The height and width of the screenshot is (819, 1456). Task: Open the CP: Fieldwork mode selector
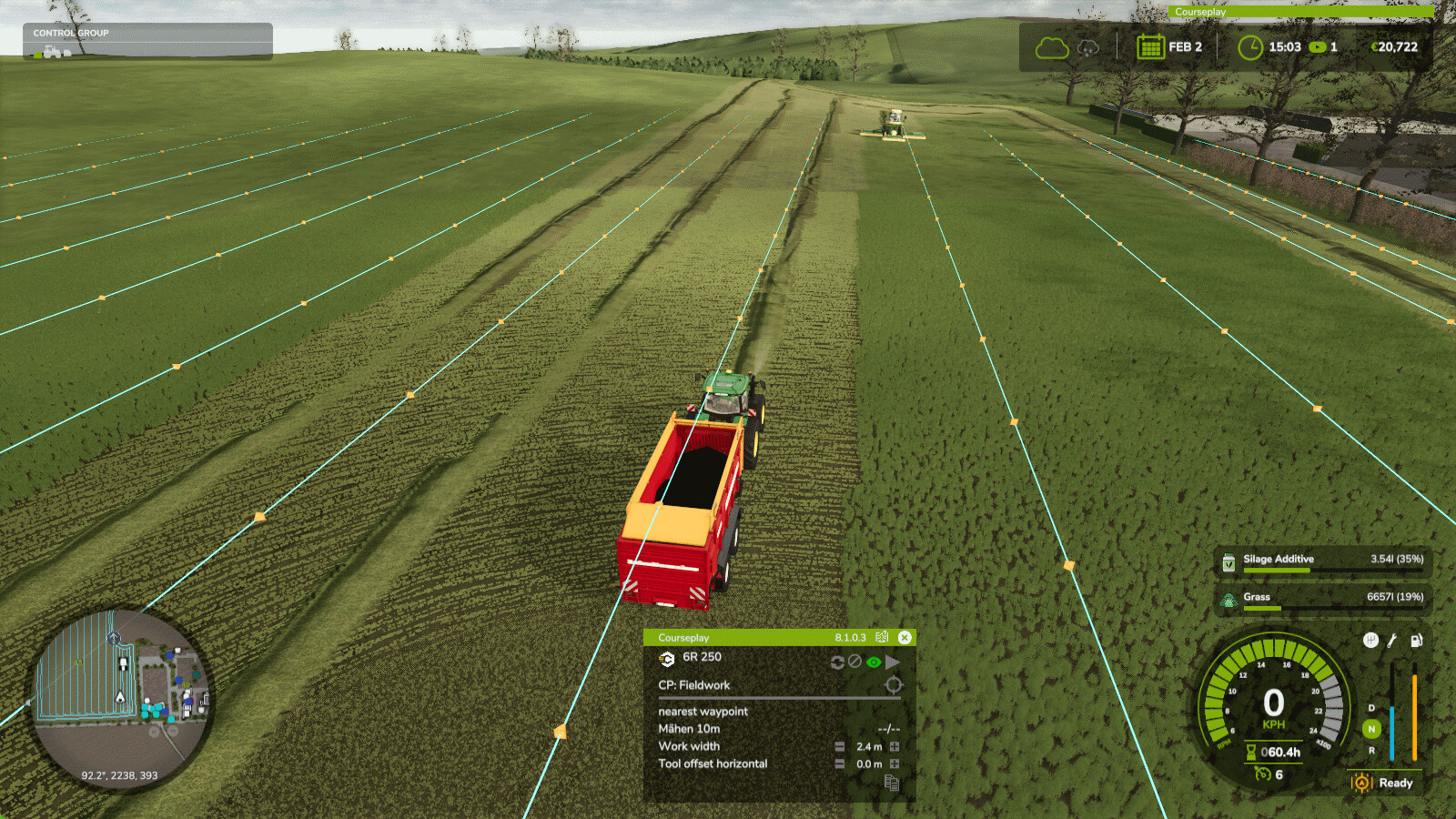(695, 685)
